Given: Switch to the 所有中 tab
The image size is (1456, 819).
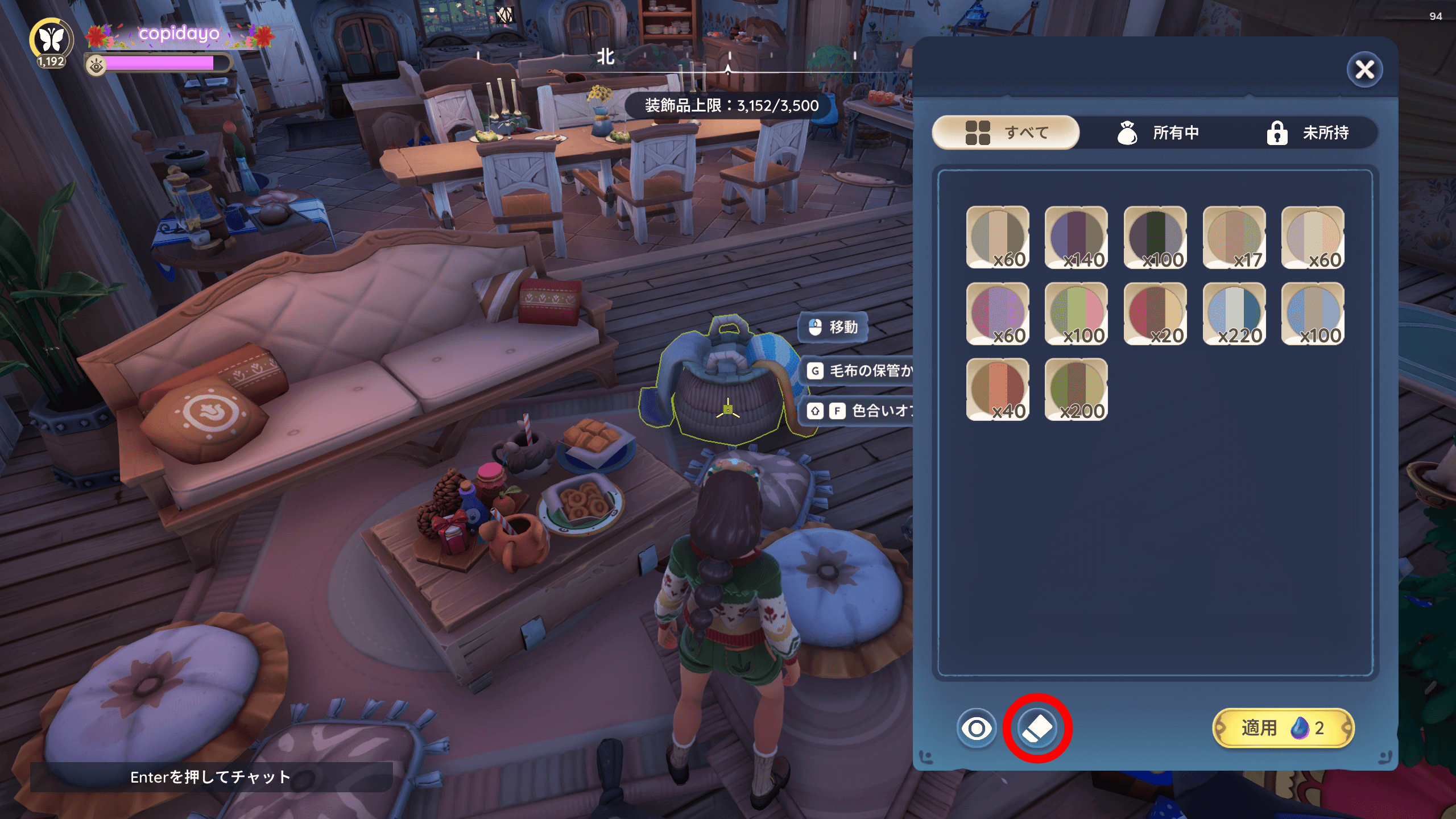Looking at the screenshot, I should coord(1158,133).
